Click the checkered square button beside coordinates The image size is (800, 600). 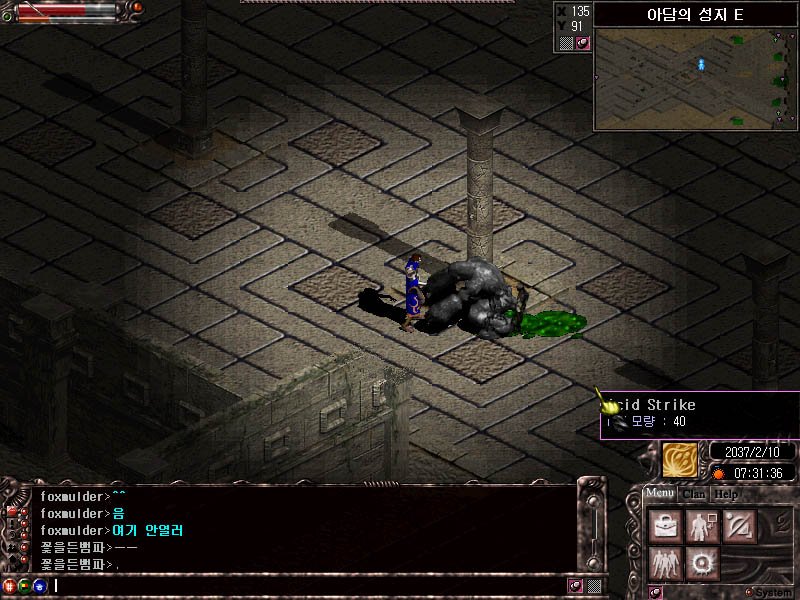click(566, 43)
